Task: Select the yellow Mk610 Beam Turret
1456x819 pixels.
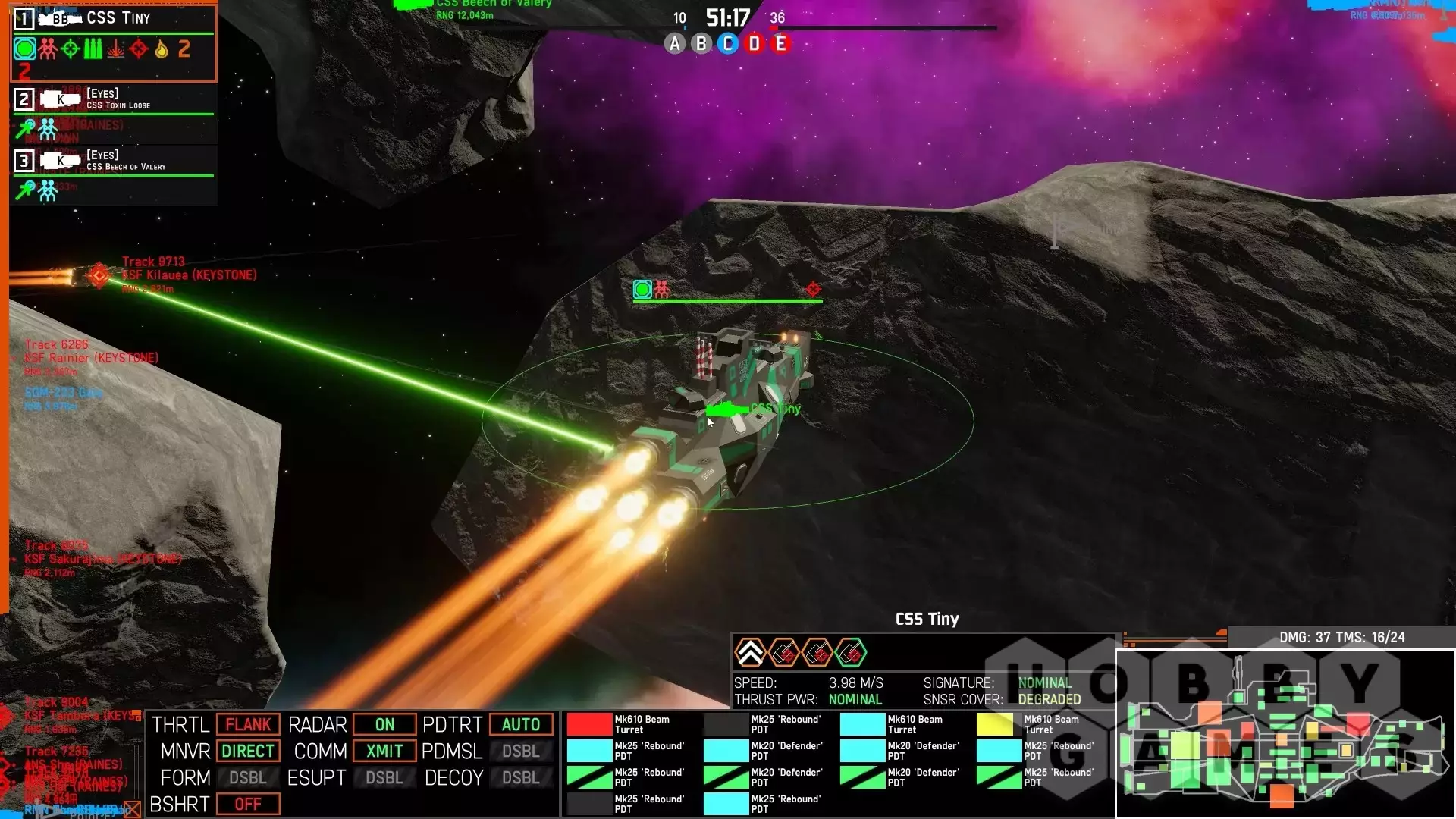Action: click(x=995, y=724)
